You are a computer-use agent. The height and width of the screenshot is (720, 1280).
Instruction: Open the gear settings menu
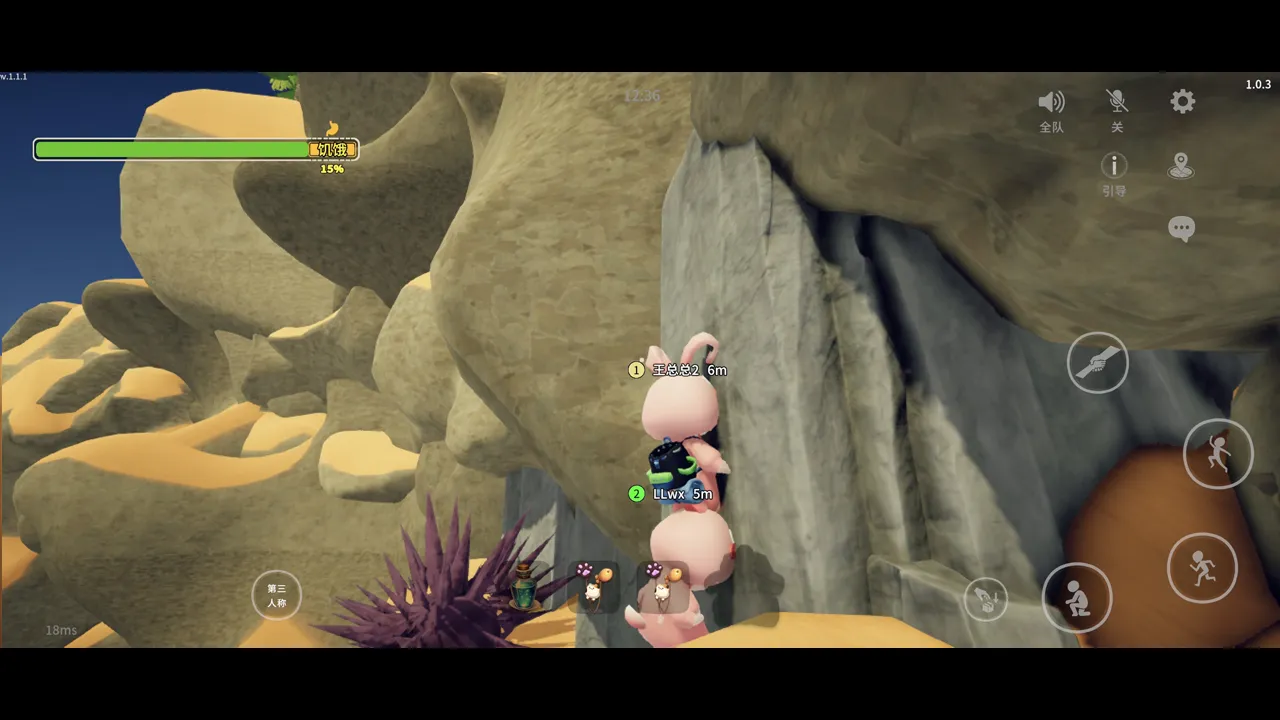1183,101
